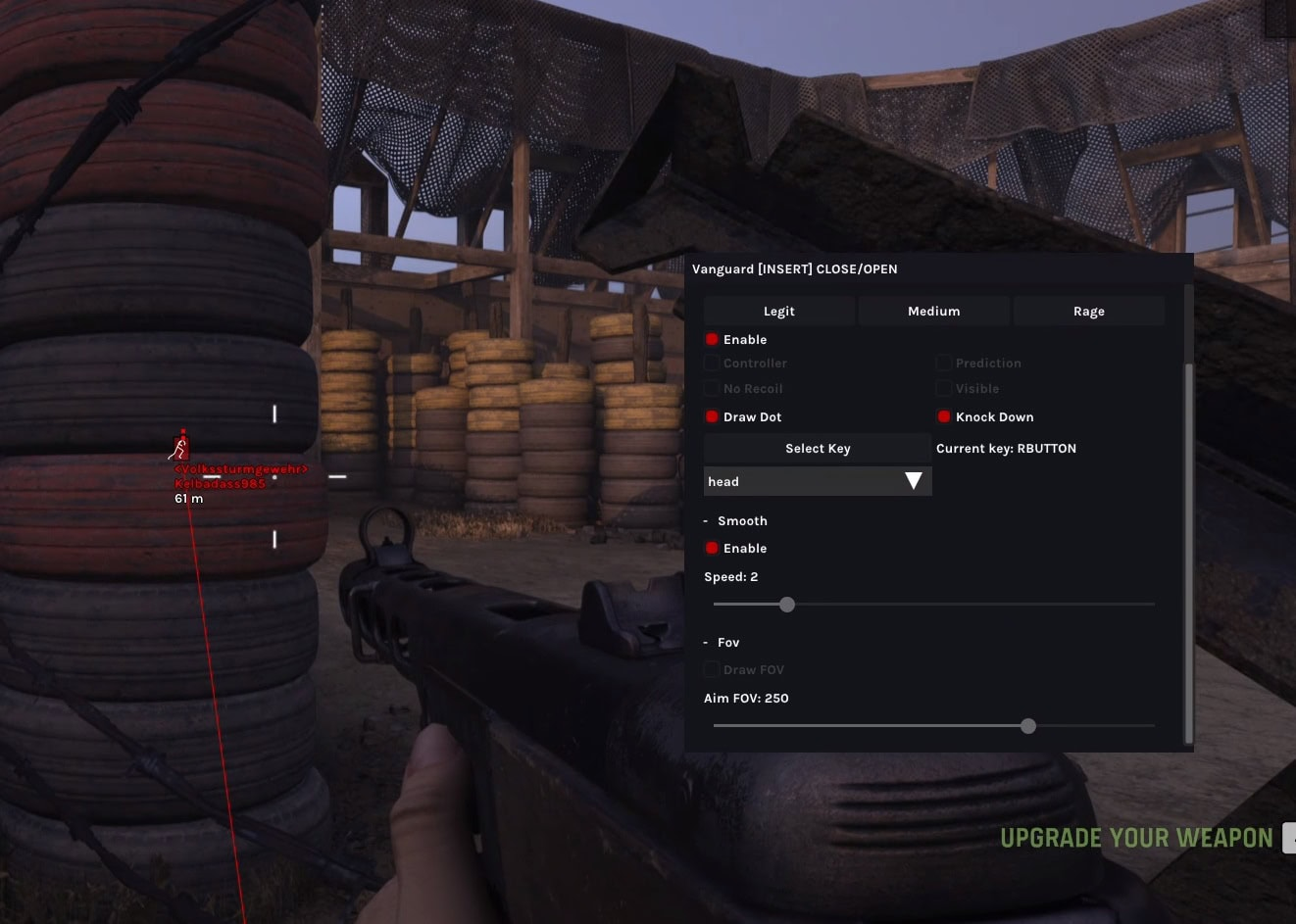Click the Speed slider handle
The height and width of the screenshot is (924, 1296).
pos(787,605)
